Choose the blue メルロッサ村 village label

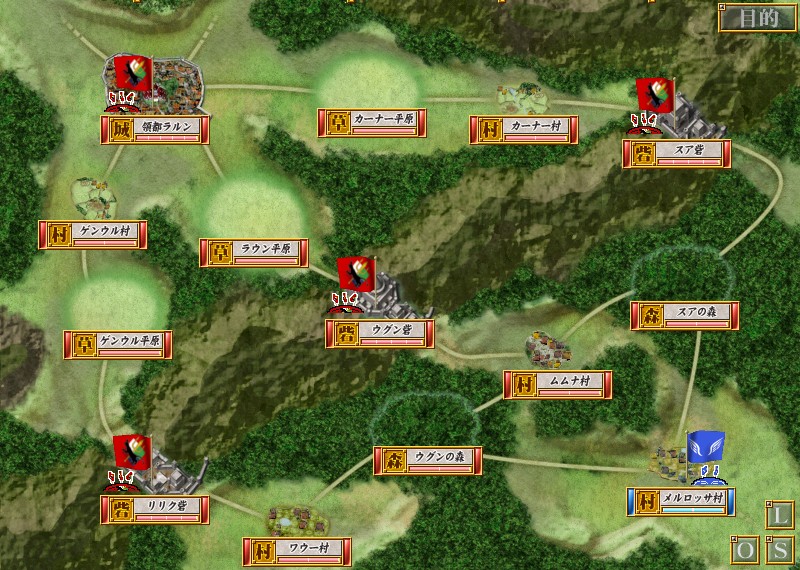[681, 501]
